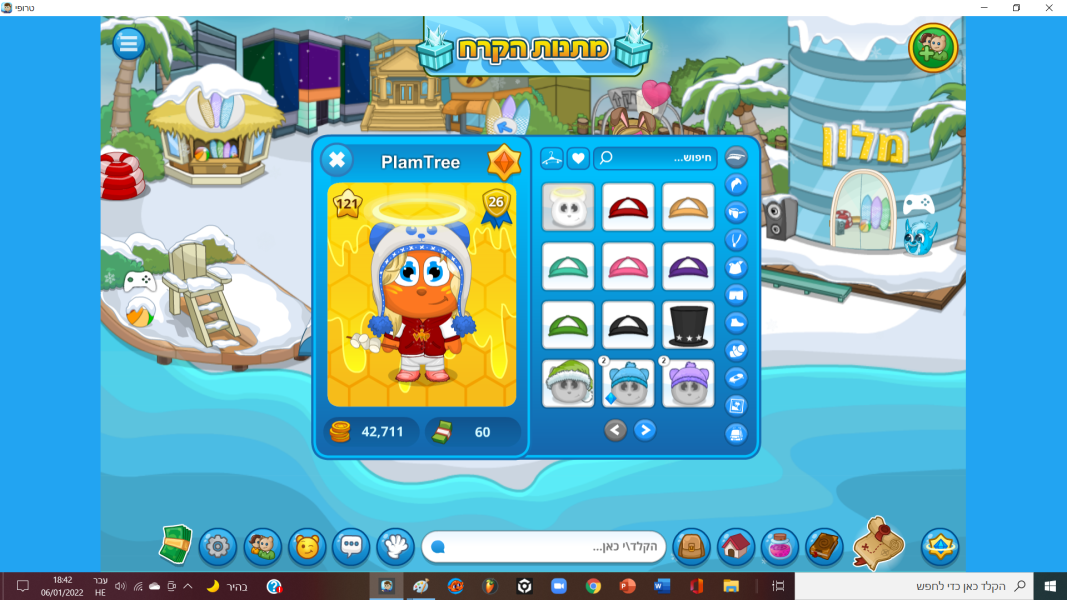Choose the pink cap
This screenshot has height=600, width=1067.
click(x=628, y=266)
